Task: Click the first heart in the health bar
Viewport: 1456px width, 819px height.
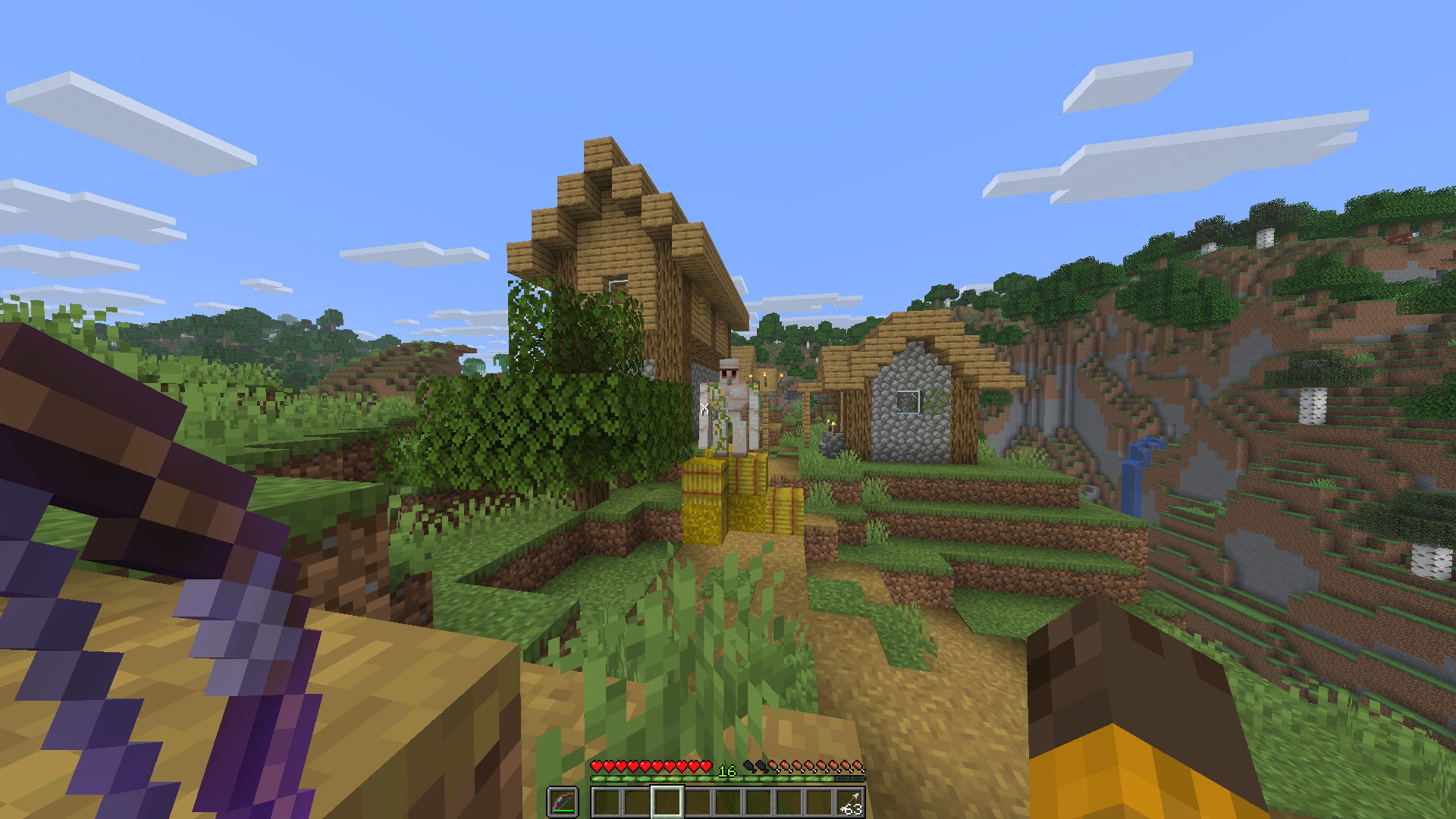Action: (597, 767)
